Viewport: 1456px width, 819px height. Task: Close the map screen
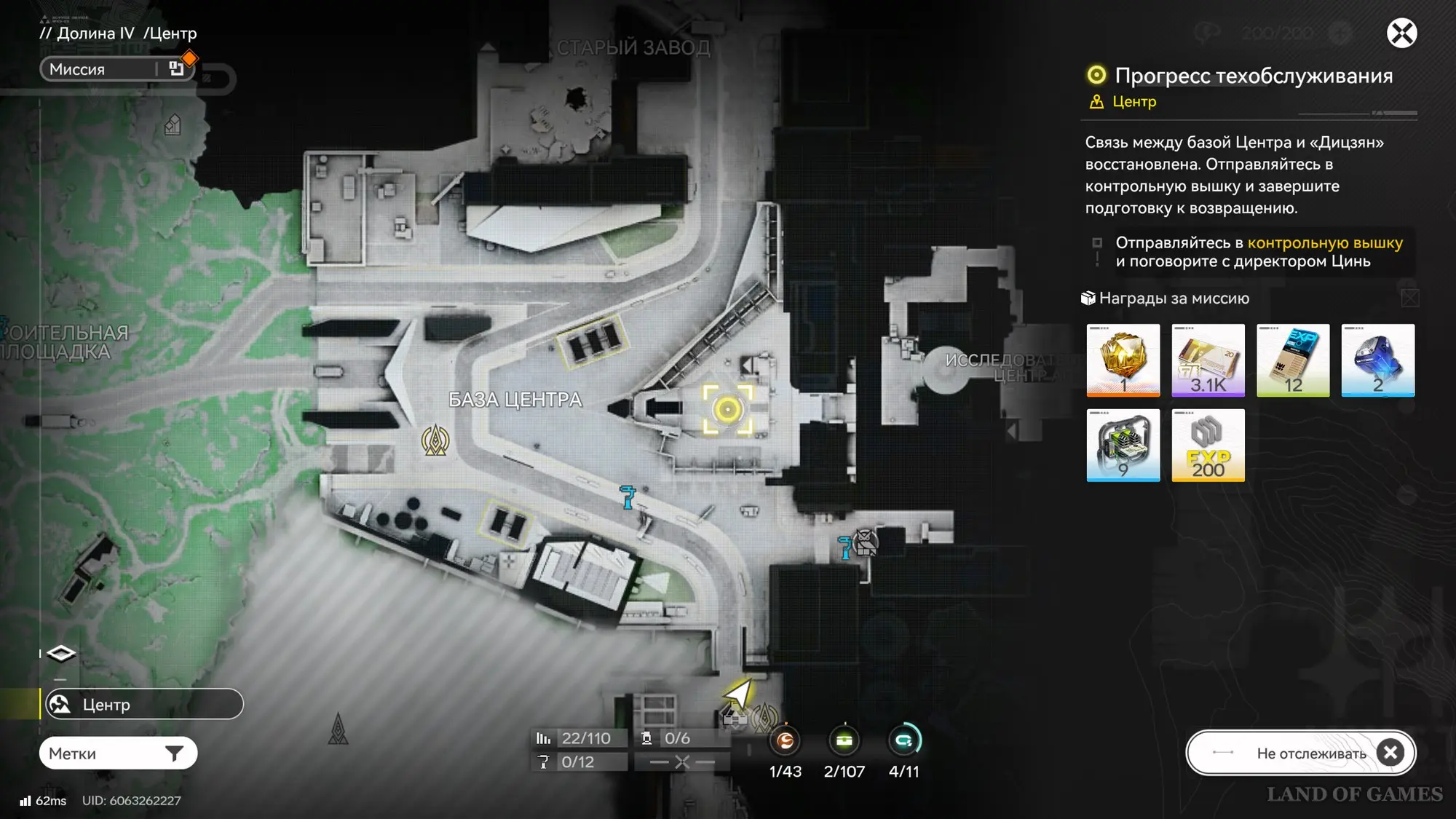point(1401,33)
